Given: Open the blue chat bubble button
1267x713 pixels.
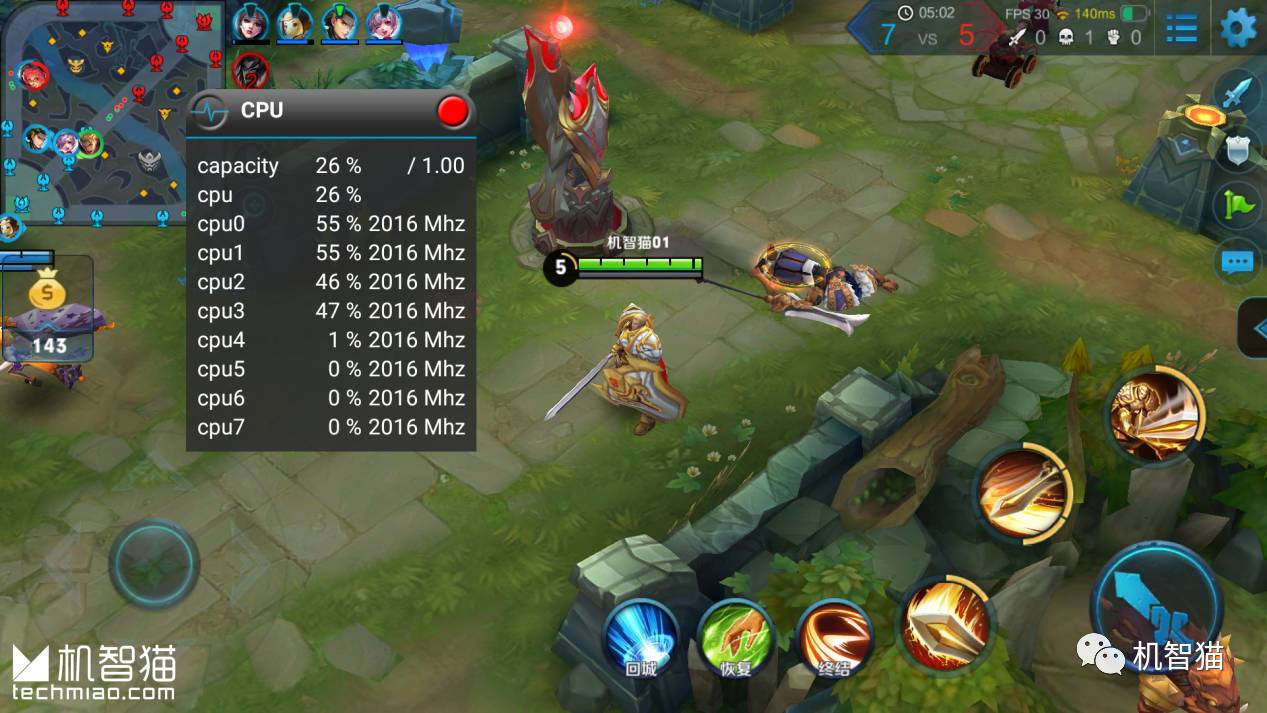Looking at the screenshot, I should tap(1237, 262).
